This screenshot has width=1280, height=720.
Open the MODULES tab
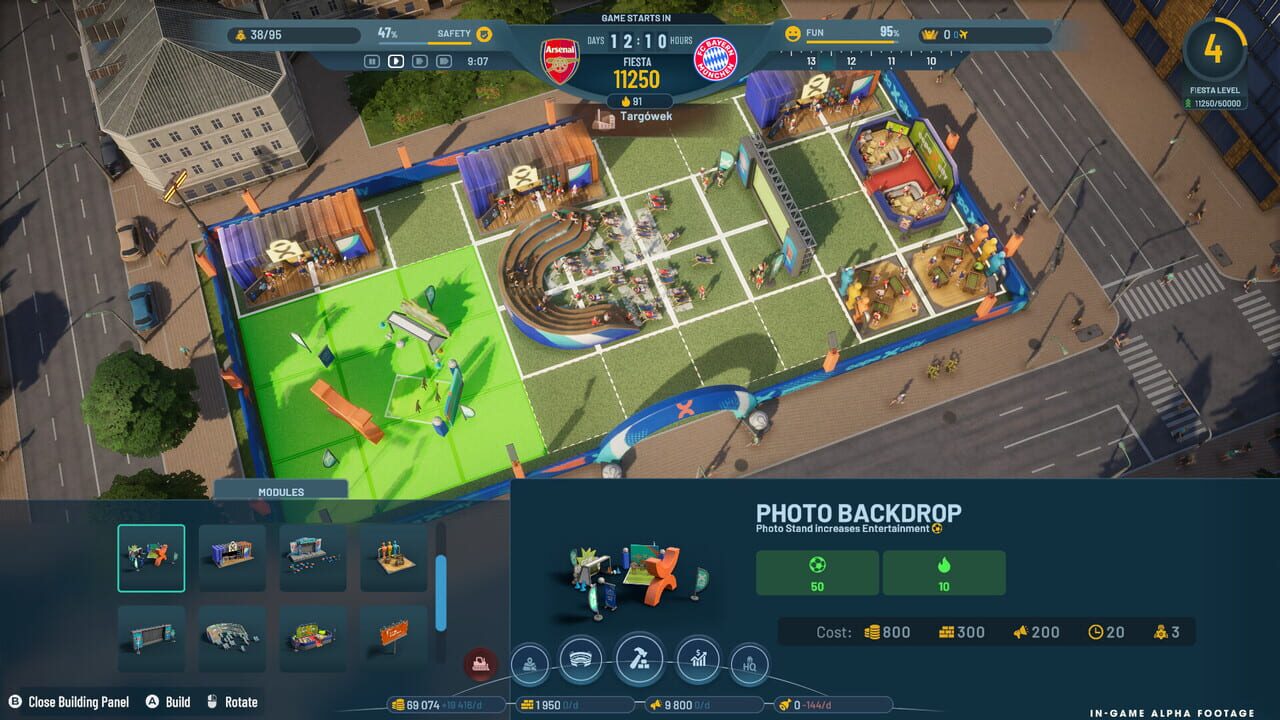(281, 491)
